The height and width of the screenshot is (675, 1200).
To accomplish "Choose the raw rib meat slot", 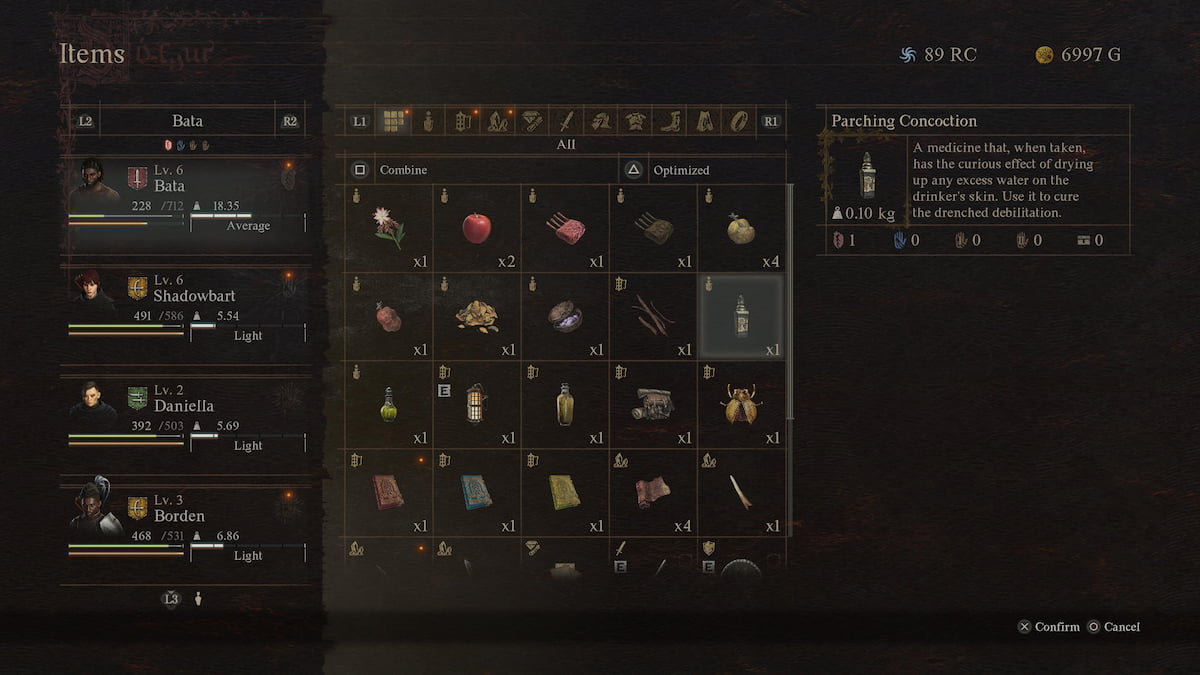I will [565, 229].
